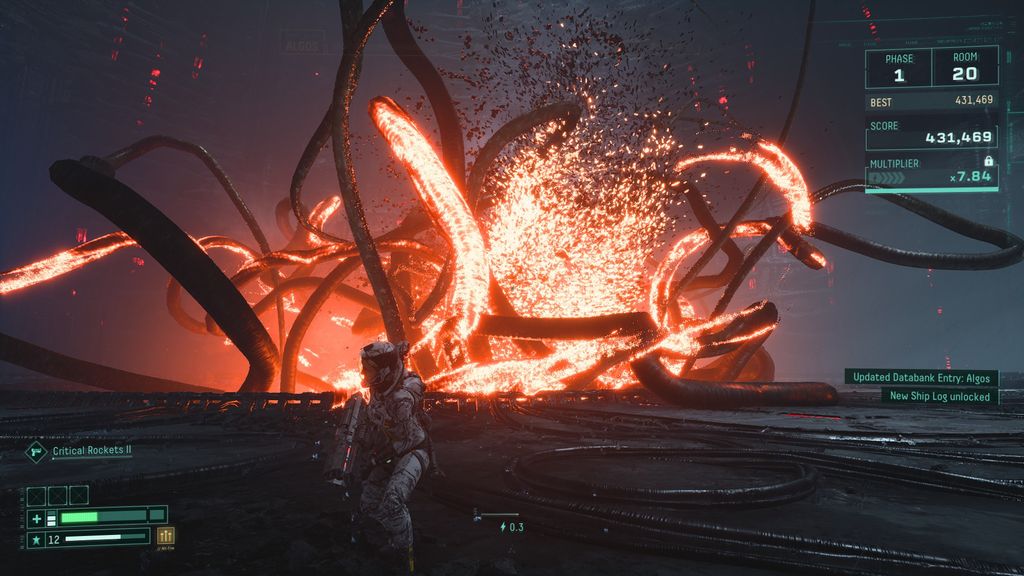
Task: Select the Critical Rockets II weapon trait icon
Action: click(36, 451)
